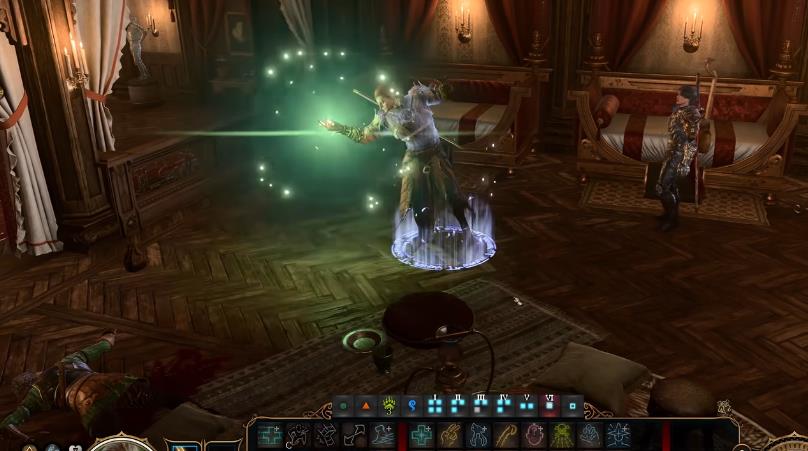Image resolution: width=808 pixels, height=451 pixels.
Task: Click the paw print Wild Shape charge icon
Action: (388, 406)
